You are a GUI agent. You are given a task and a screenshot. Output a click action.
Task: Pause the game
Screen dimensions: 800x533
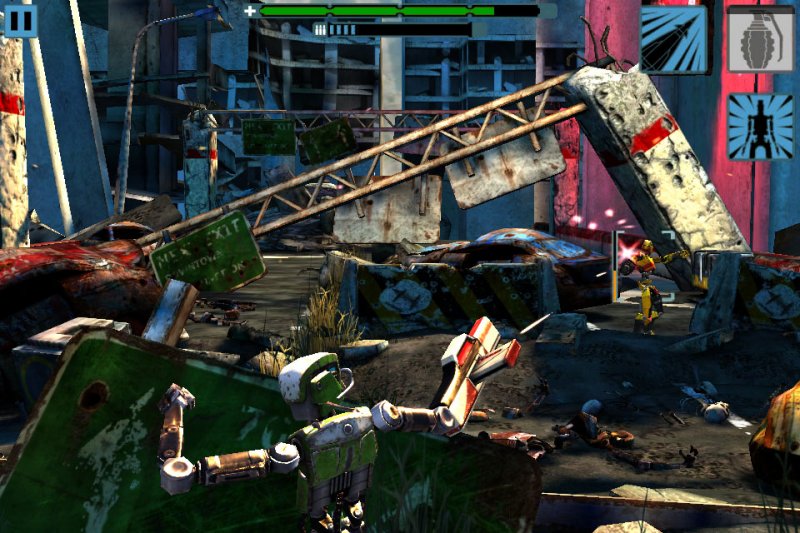coord(20,19)
